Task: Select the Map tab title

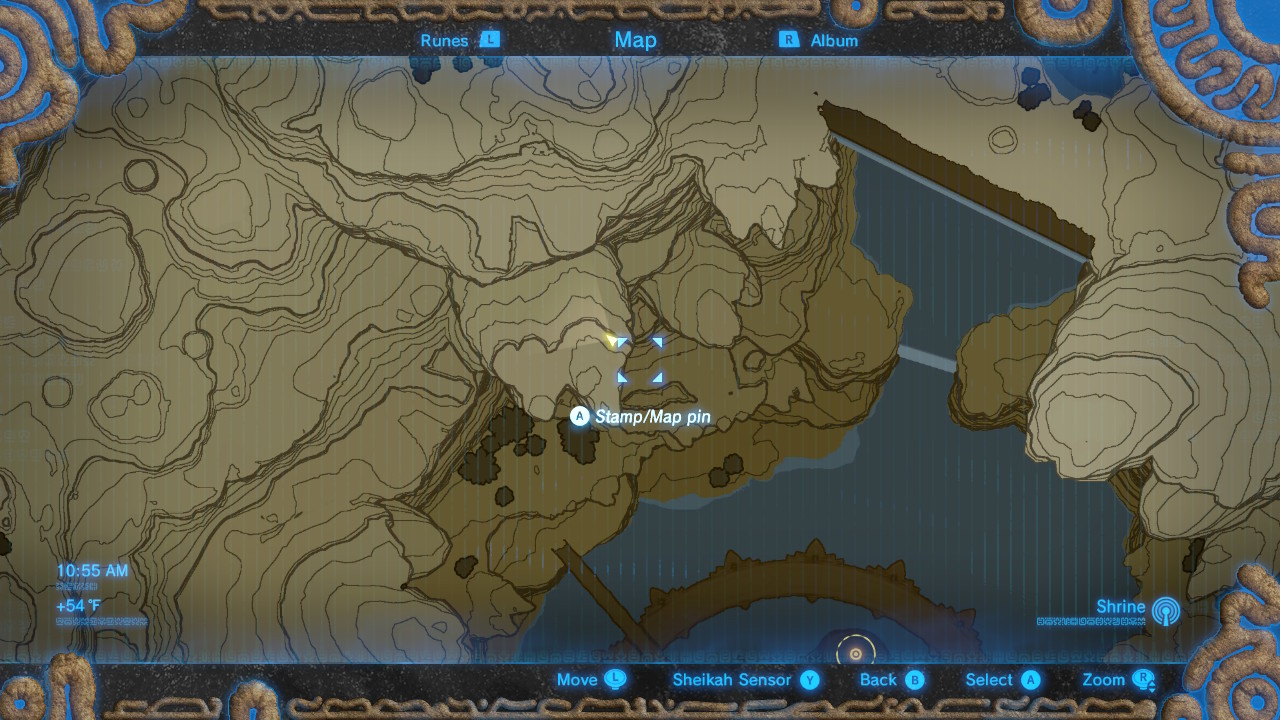Action: [x=634, y=40]
